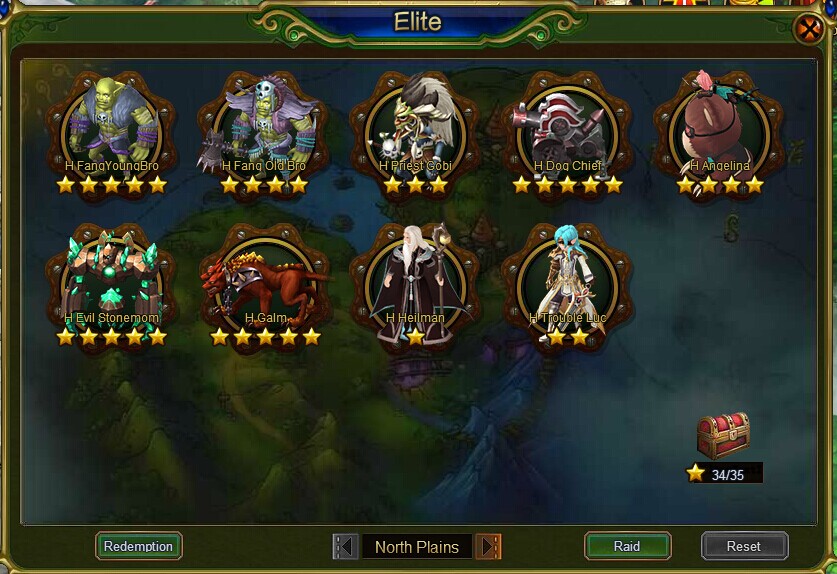
Task: Start a Raid
Action: point(627,546)
